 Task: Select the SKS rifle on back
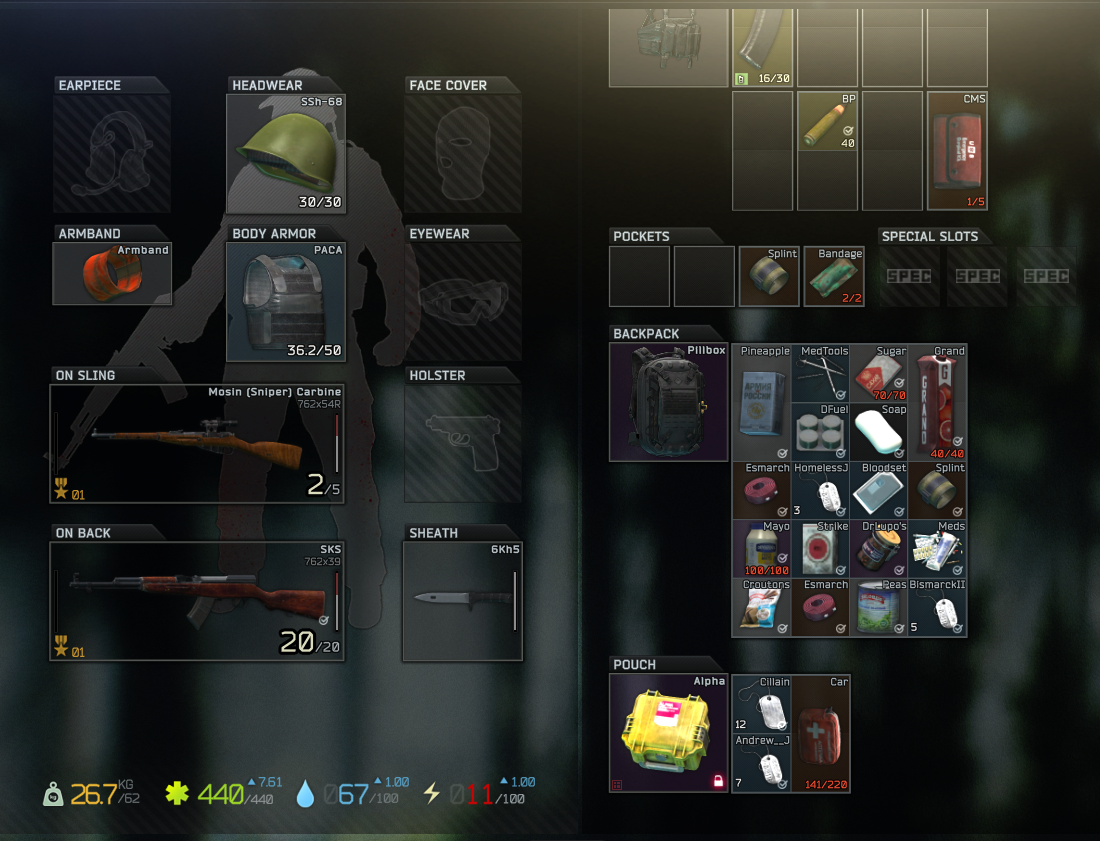[x=197, y=601]
